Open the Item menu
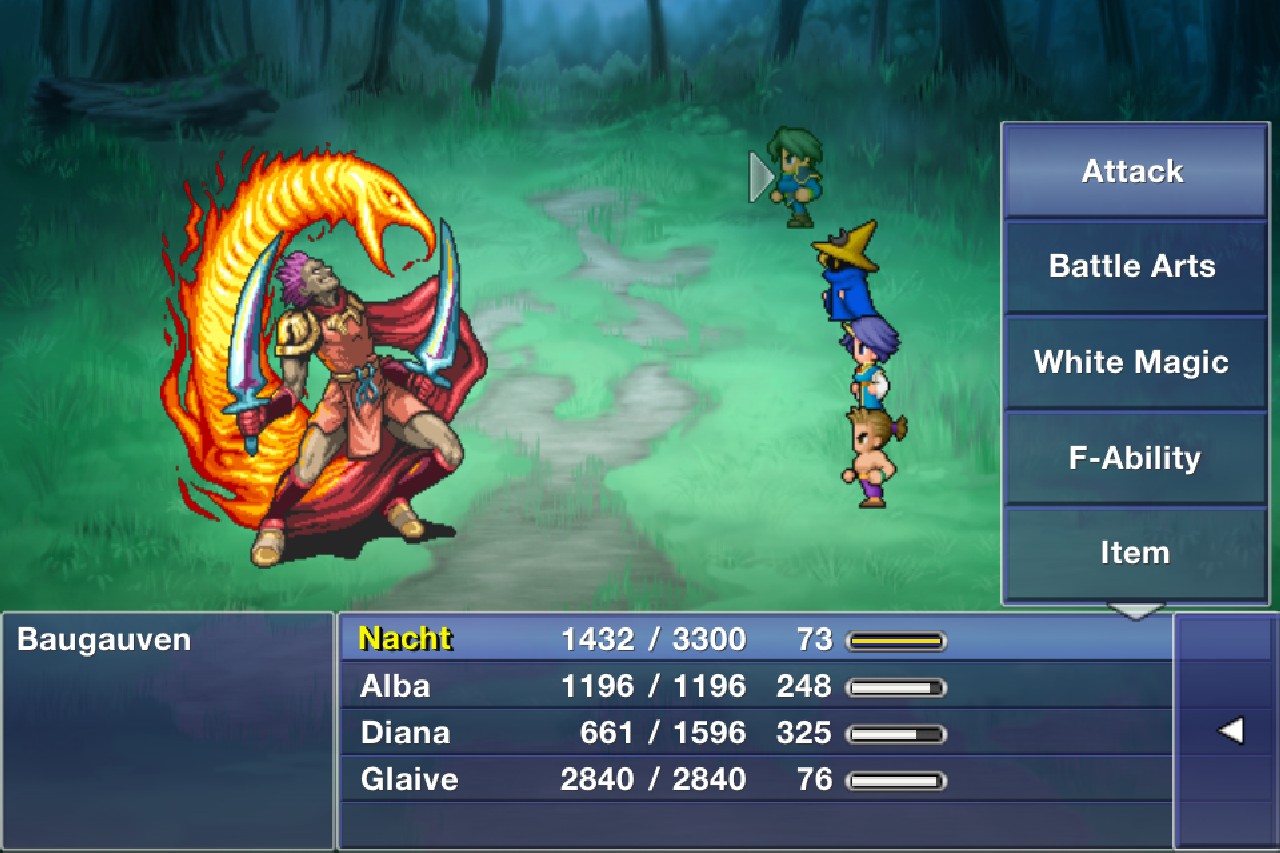The width and height of the screenshot is (1280, 853). (1134, 551)
